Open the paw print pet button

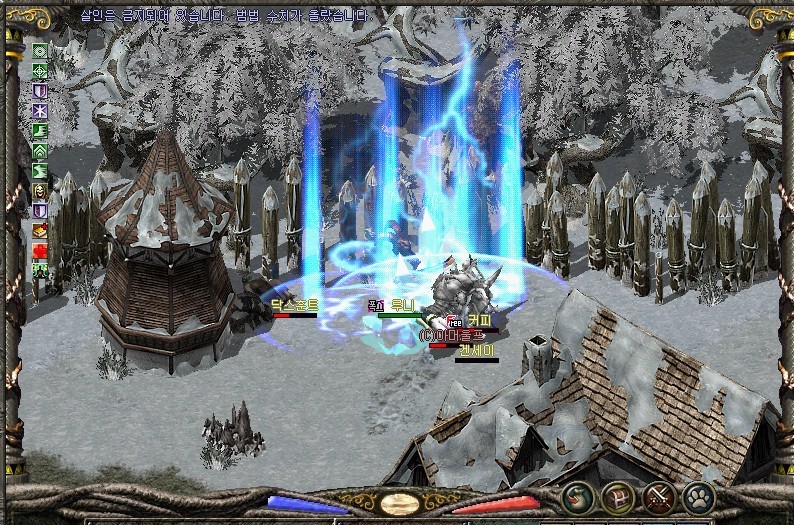pyautogui.click(x=699, y=497)
